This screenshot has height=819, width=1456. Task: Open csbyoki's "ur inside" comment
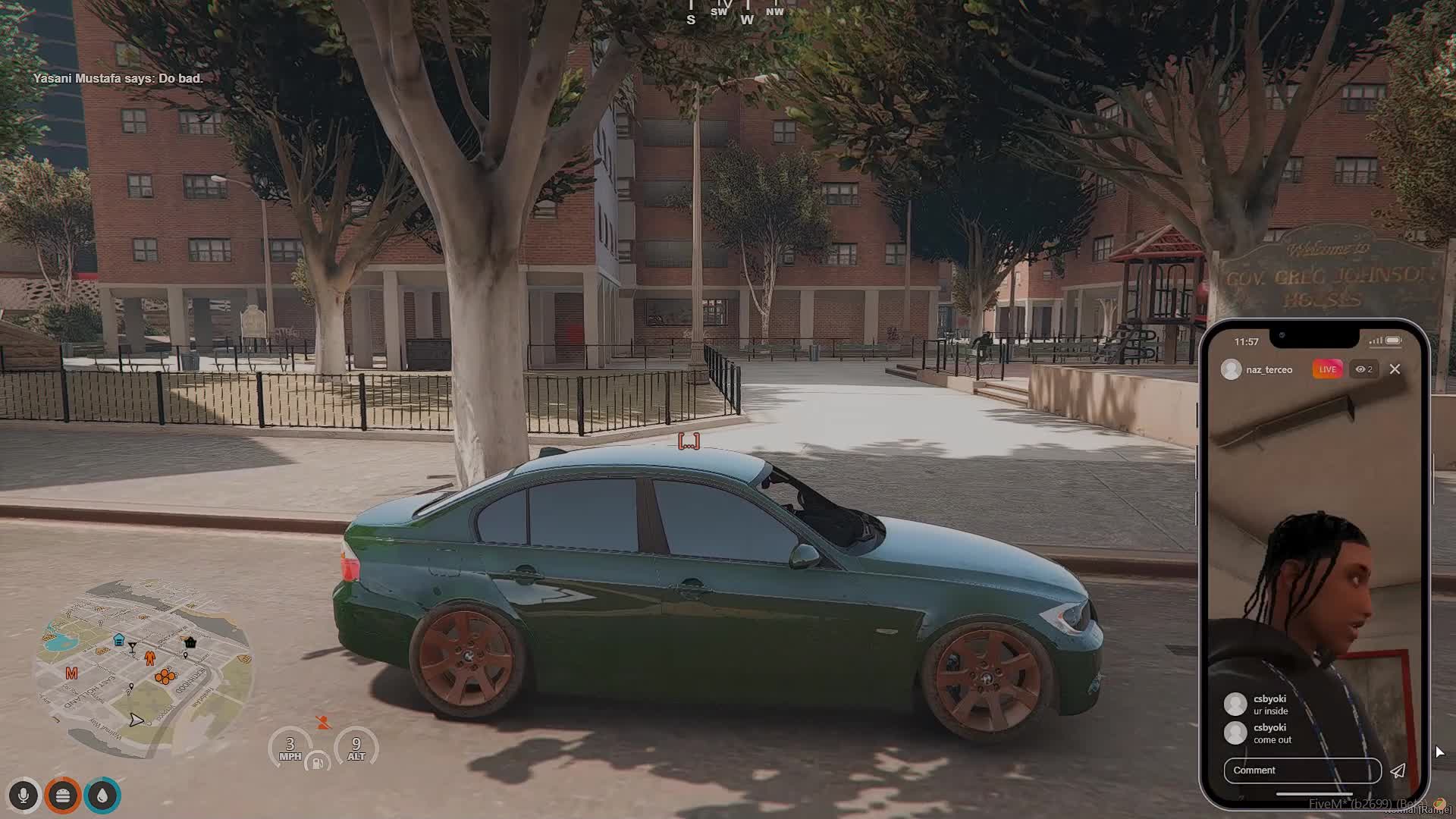pyautogui.click(x=1270, y=705)
